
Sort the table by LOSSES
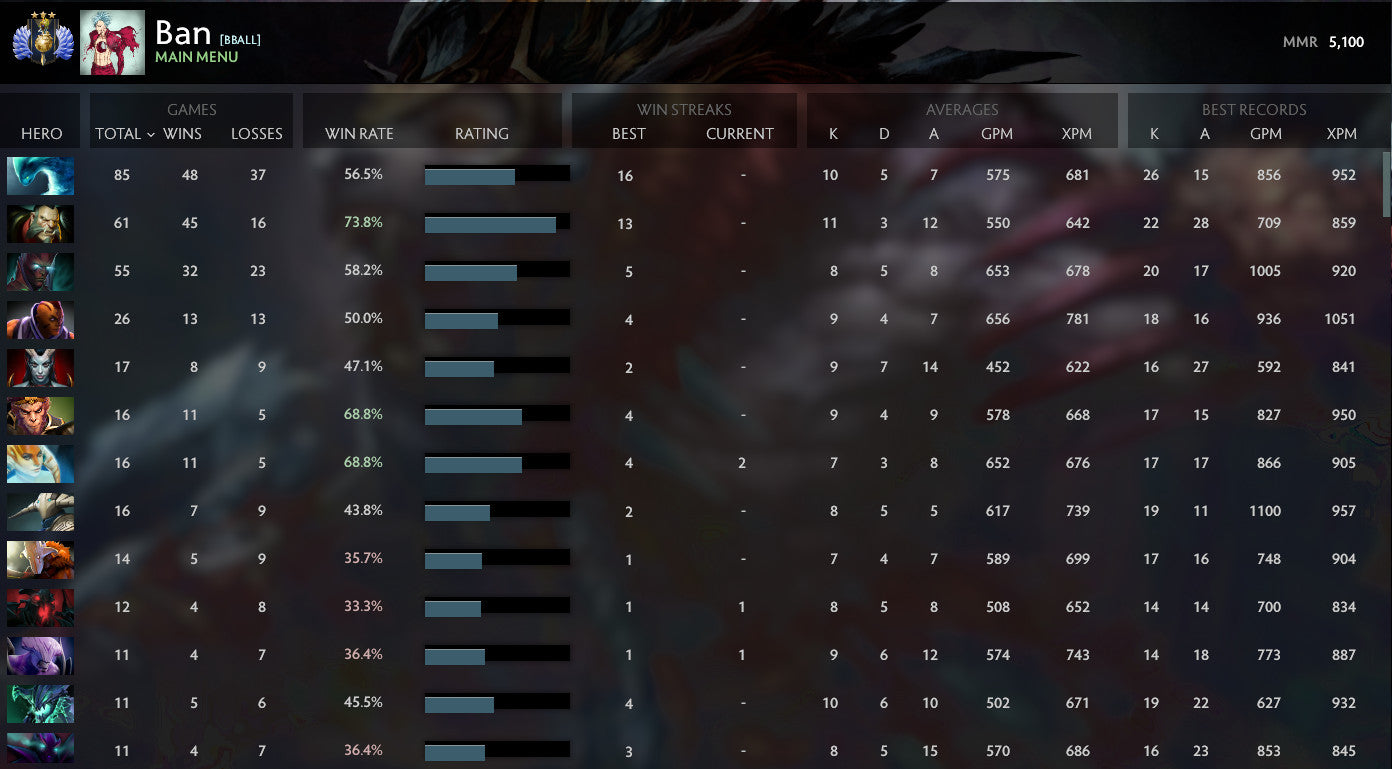coord(257,133)
